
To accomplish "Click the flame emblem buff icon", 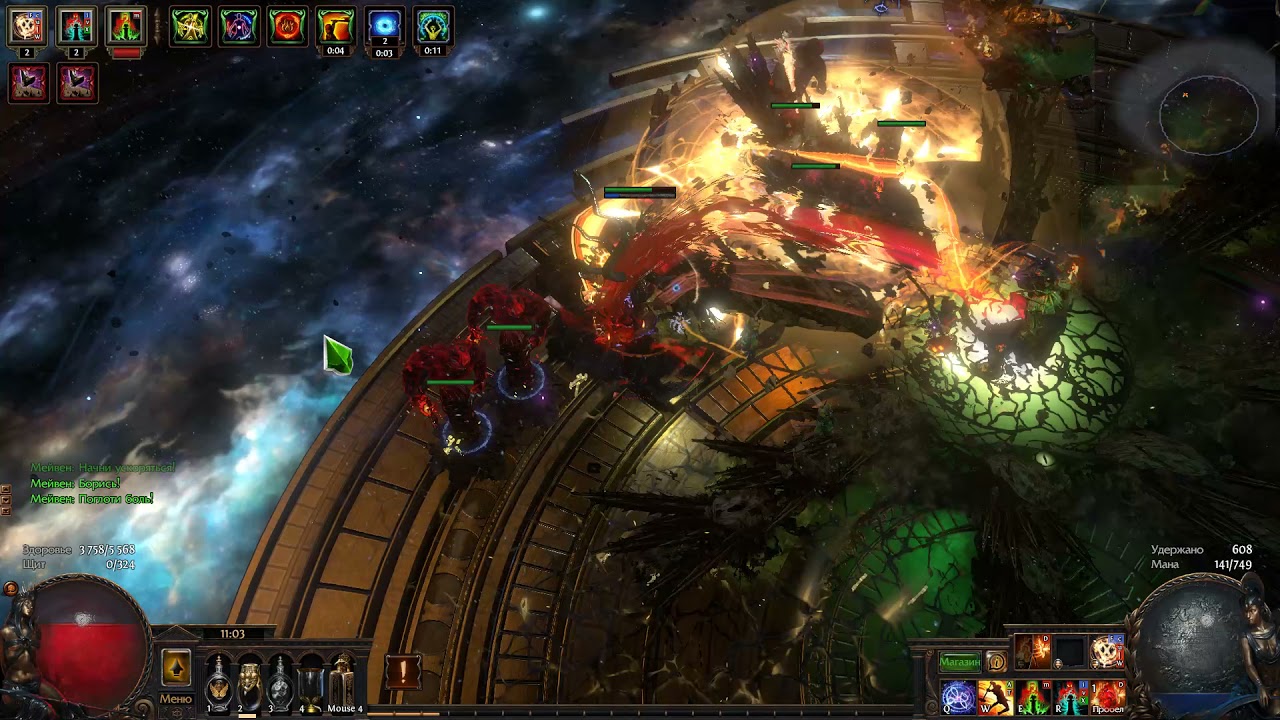I will (287, 26).
